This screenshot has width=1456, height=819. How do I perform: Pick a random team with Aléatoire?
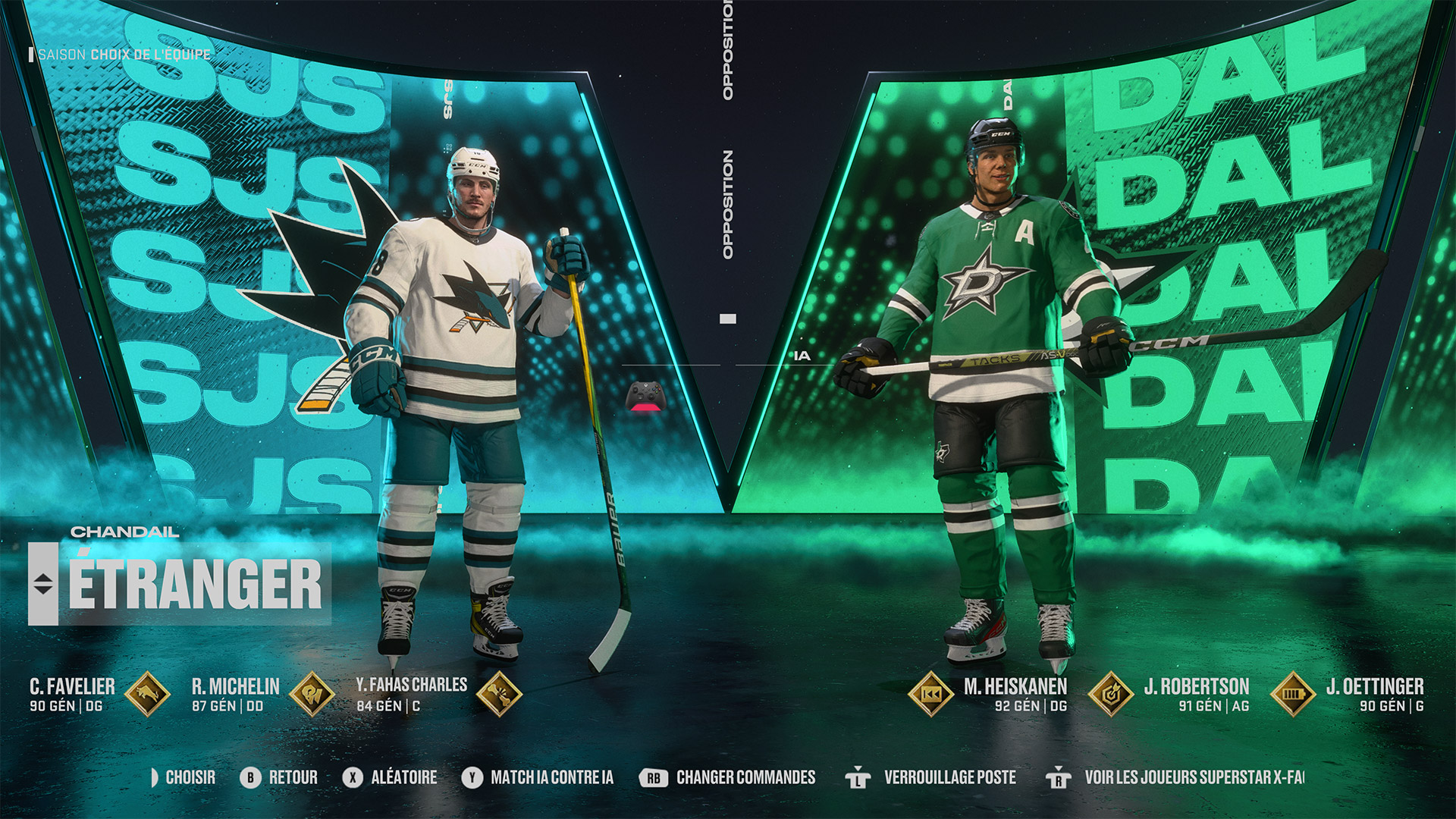point(390,777)
